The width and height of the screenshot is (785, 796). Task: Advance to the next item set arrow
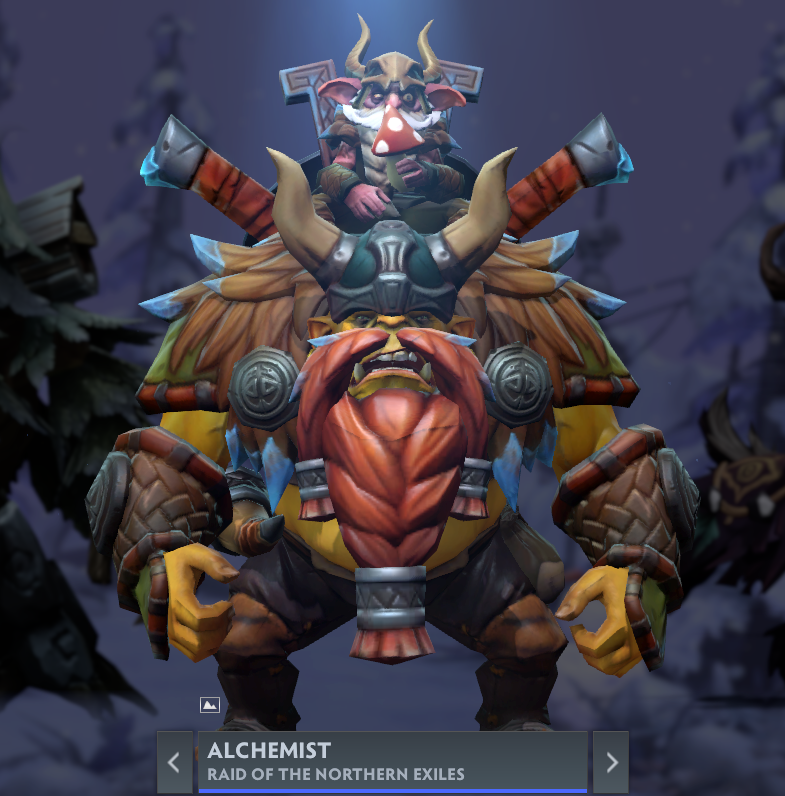click(x=611, y=762)
